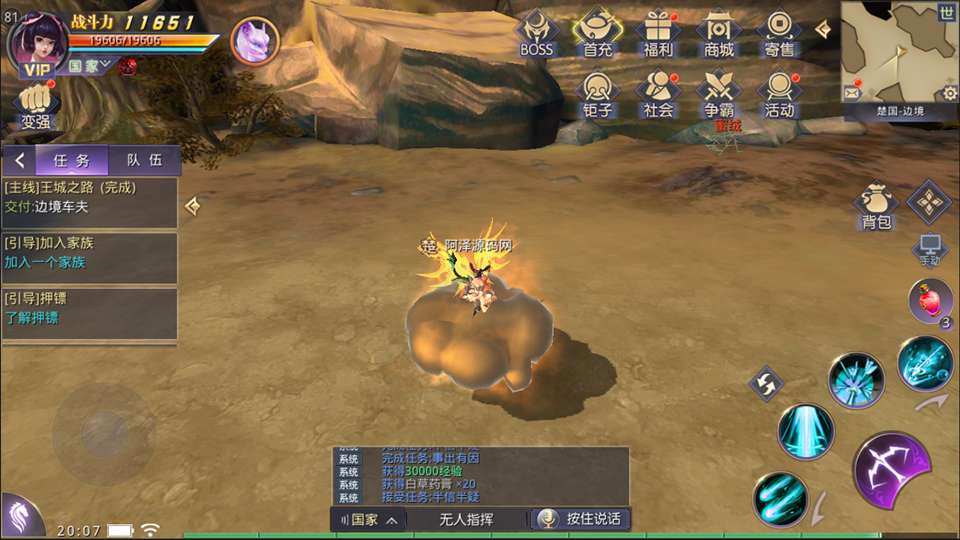Select the 押镖 escort guide quest
Screen dimensions: 960x540
90,309
